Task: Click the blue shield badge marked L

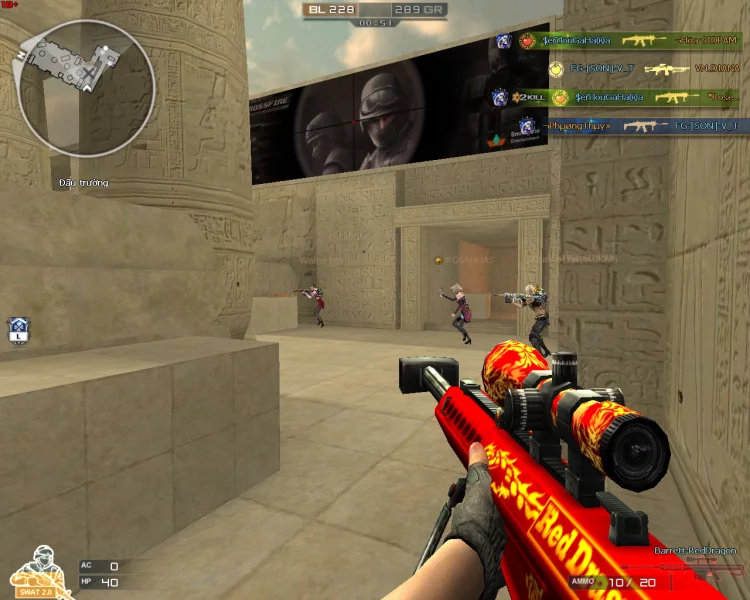Action: (18, 330)
